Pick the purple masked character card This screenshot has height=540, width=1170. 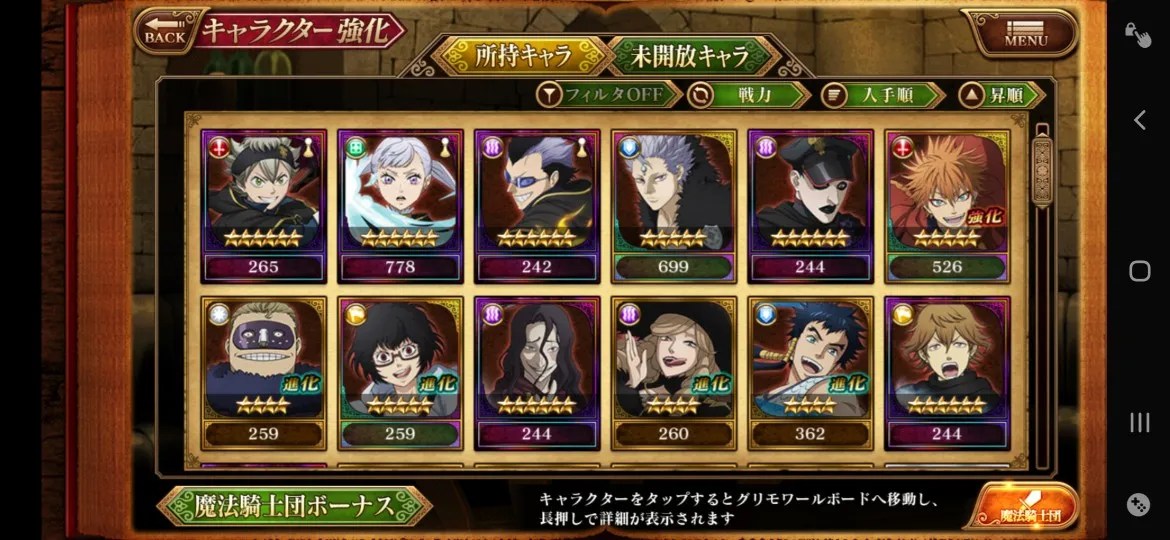point(264,372)
